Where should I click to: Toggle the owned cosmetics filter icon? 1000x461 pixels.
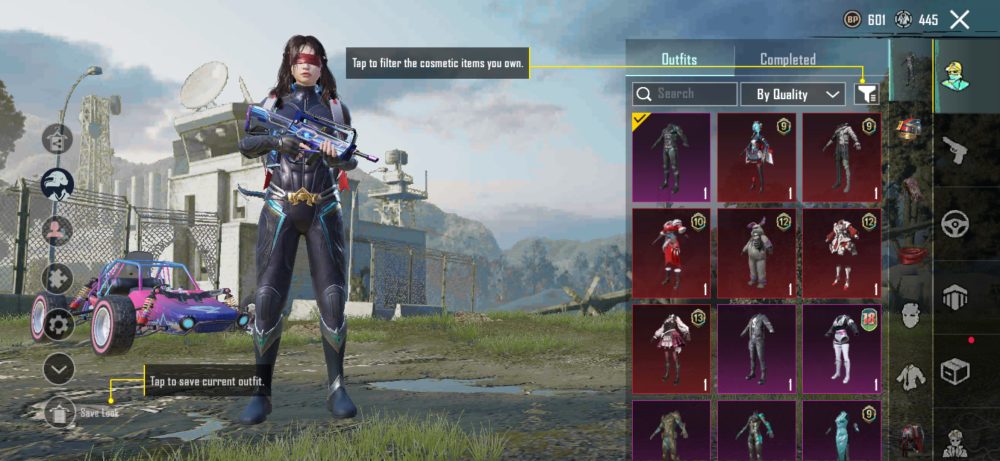pos(866,94)
